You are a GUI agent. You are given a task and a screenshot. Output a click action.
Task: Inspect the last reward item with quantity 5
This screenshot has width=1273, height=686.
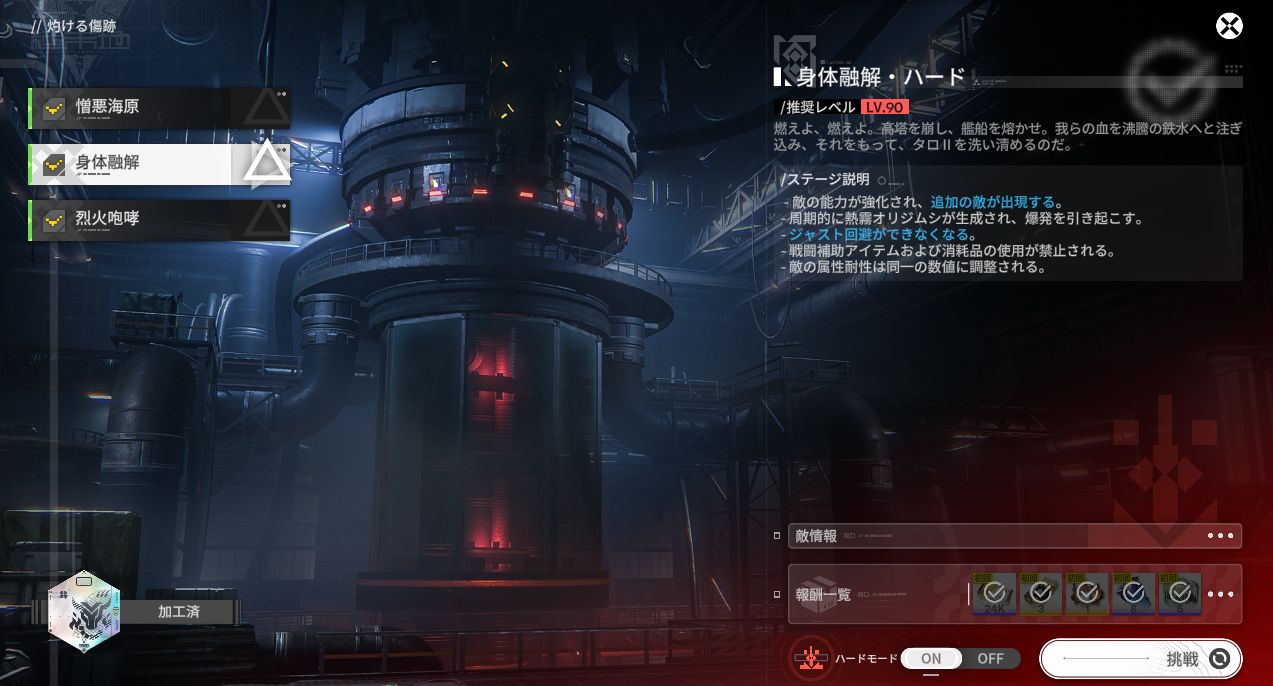pyautogui.click(x=1180, y=594)
